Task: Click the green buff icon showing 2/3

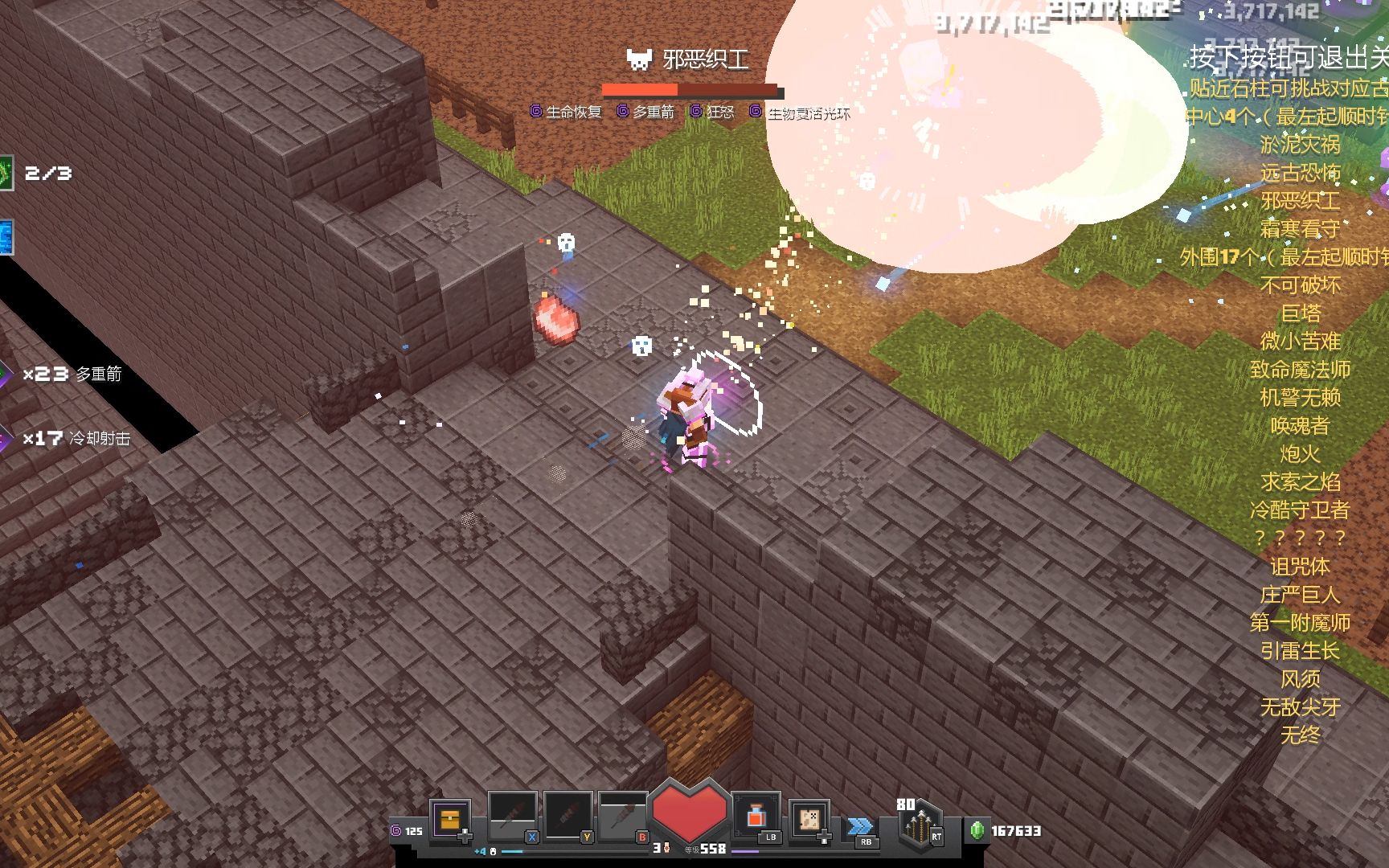Action: (x=6, y=173)
